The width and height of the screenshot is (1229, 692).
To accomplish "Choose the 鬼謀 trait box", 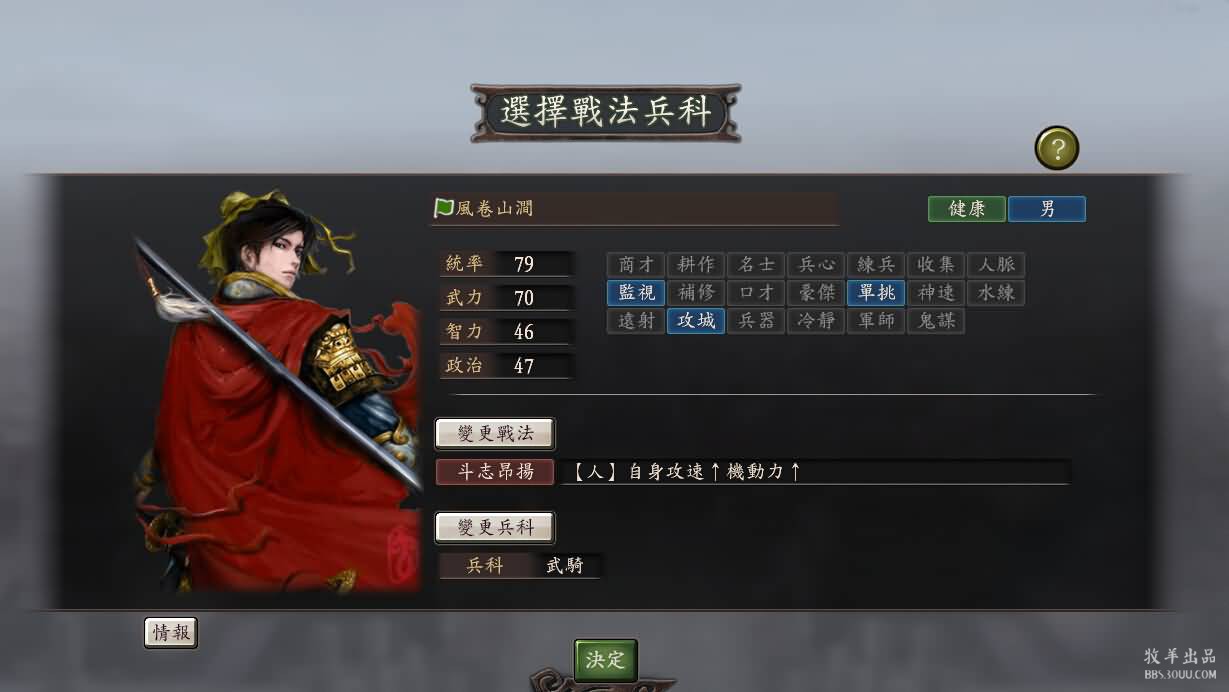I will click(936, 321).
